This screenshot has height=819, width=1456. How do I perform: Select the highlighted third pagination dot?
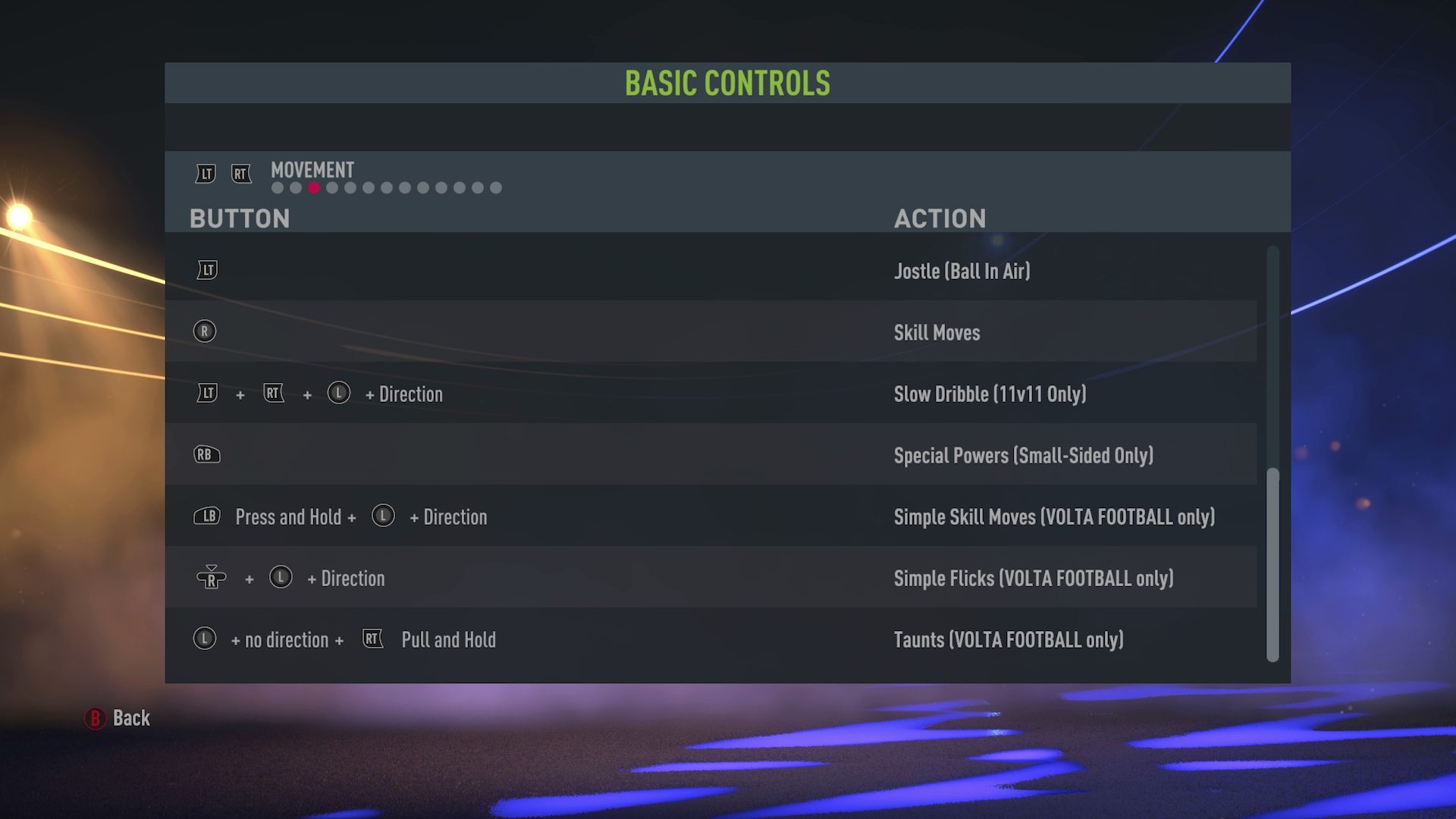(x=312, y=187)
